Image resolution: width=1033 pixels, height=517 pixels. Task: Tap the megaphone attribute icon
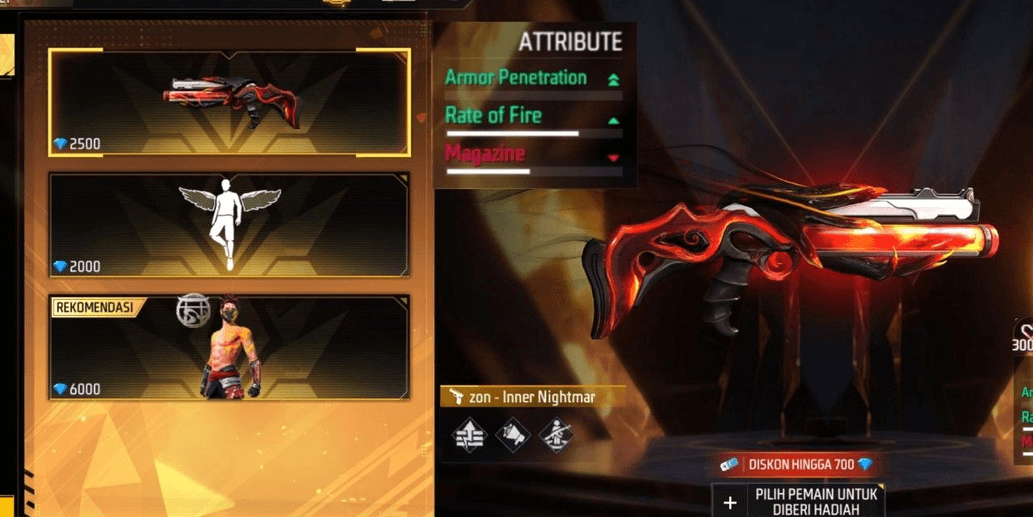coord(512,435)
